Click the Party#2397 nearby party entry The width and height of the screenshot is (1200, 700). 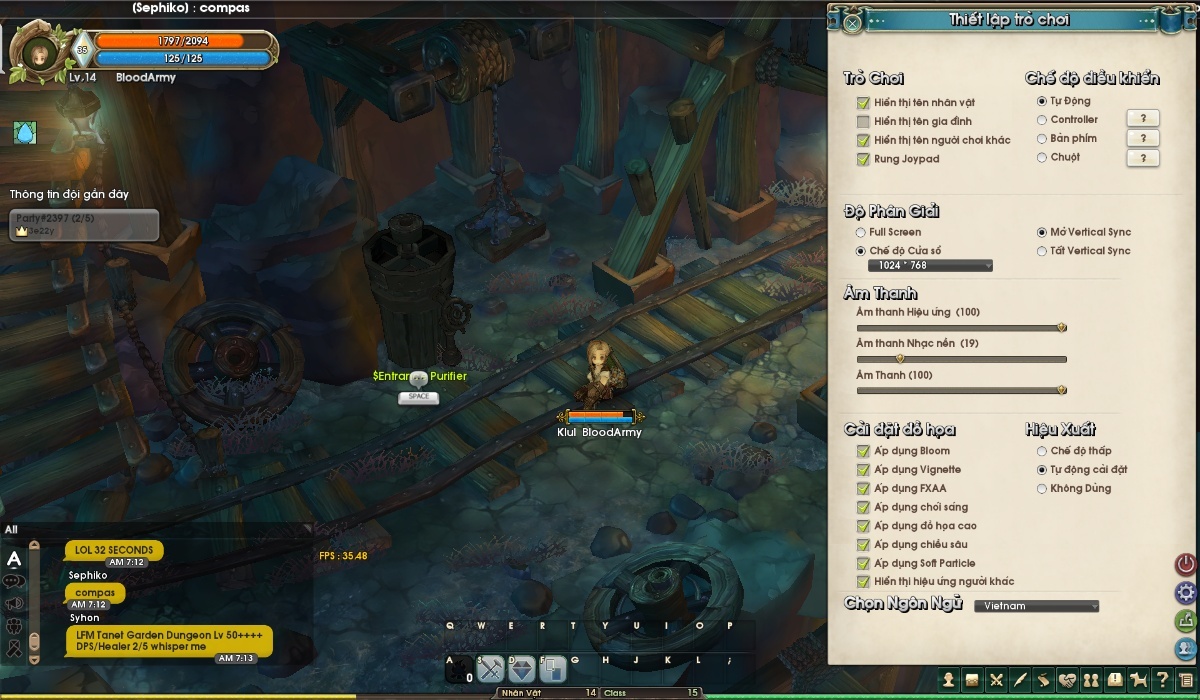coord(84,224)
